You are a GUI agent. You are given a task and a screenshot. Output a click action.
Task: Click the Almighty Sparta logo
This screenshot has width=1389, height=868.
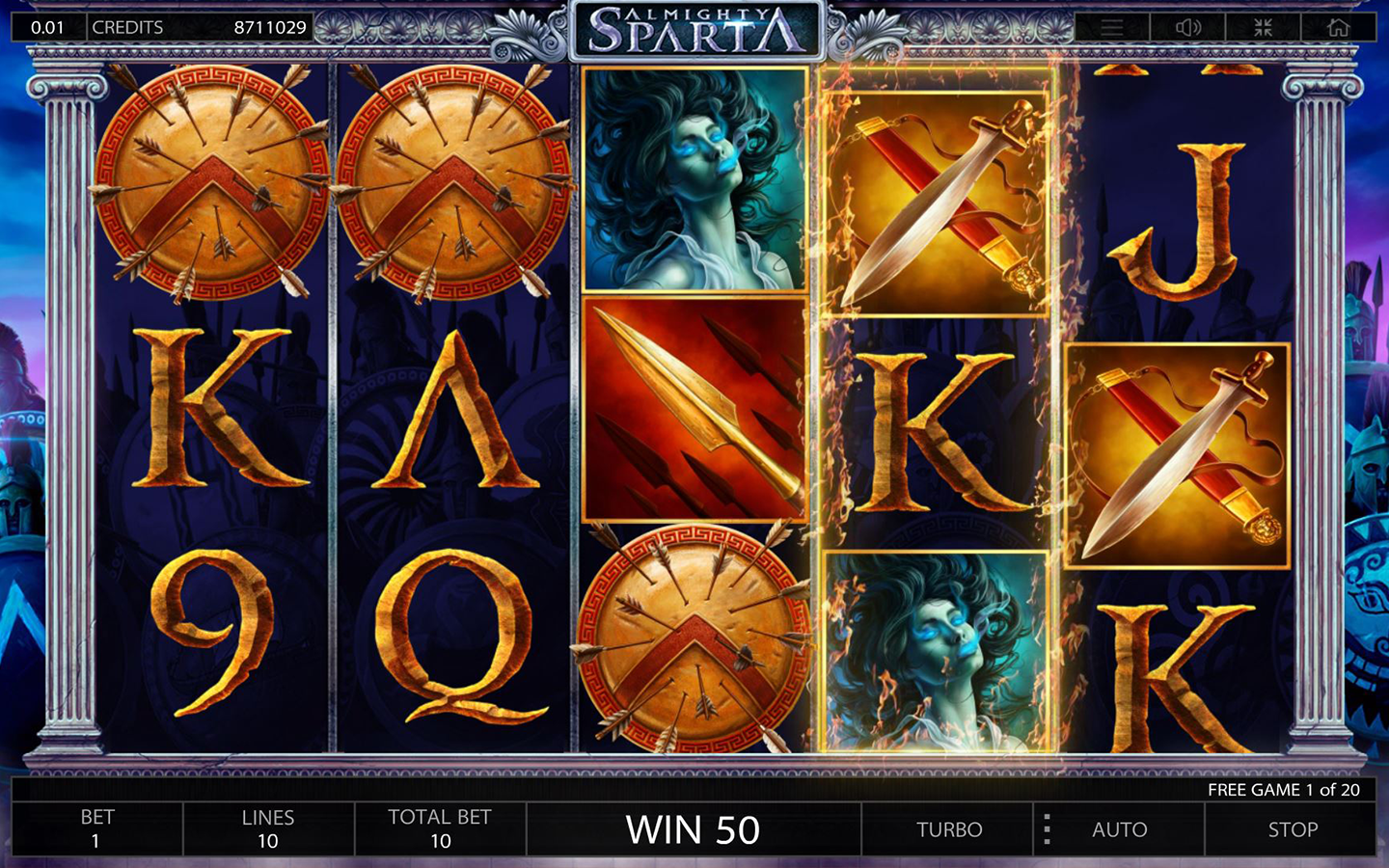click(x=696, y=25)
